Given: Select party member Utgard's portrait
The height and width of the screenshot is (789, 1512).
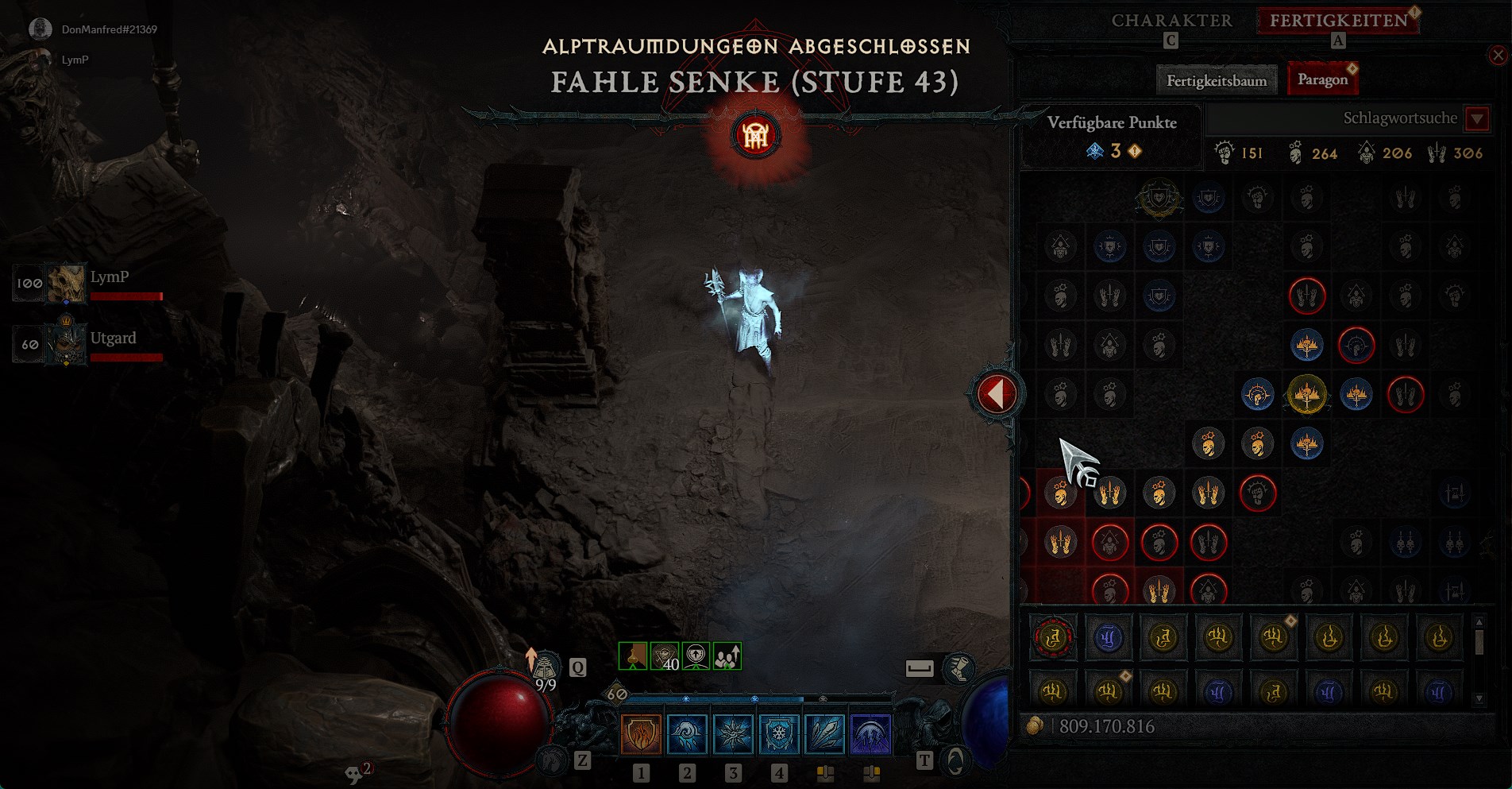Looking at the screenshot, I should 66,345.
